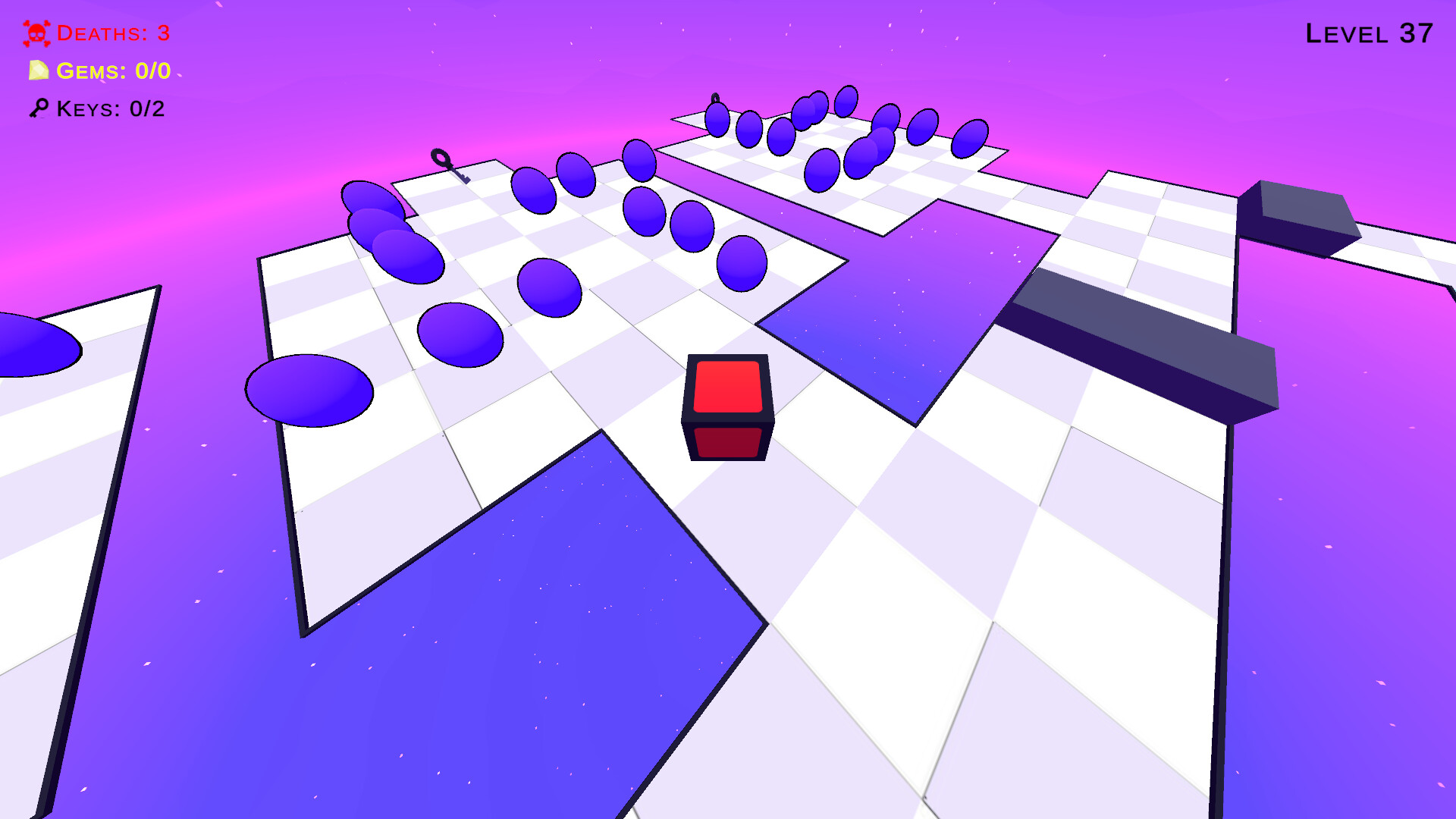The height and width of the screenshot is (819, 1456).
Task: Toggle the Keys: 0/2 counter display
Action: pos(111,109)
